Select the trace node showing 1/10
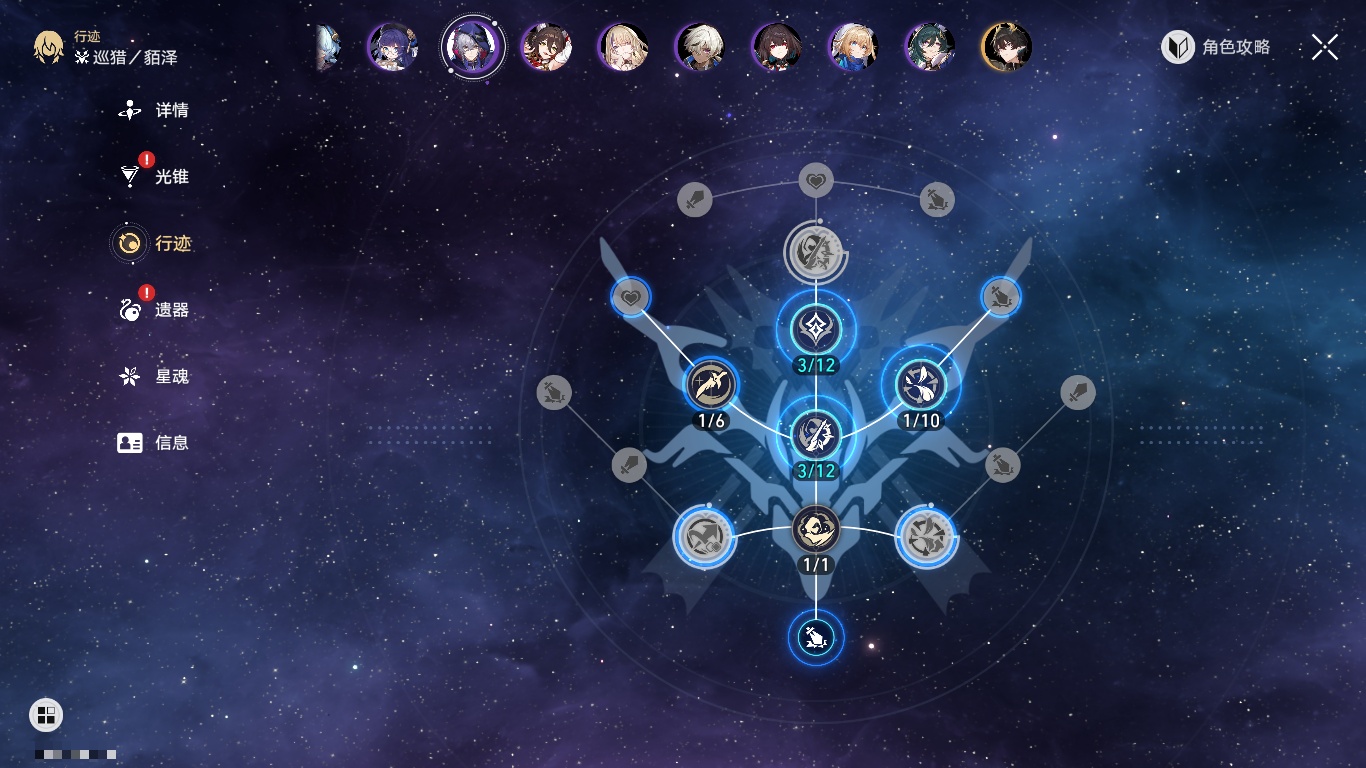 [921, 386]
